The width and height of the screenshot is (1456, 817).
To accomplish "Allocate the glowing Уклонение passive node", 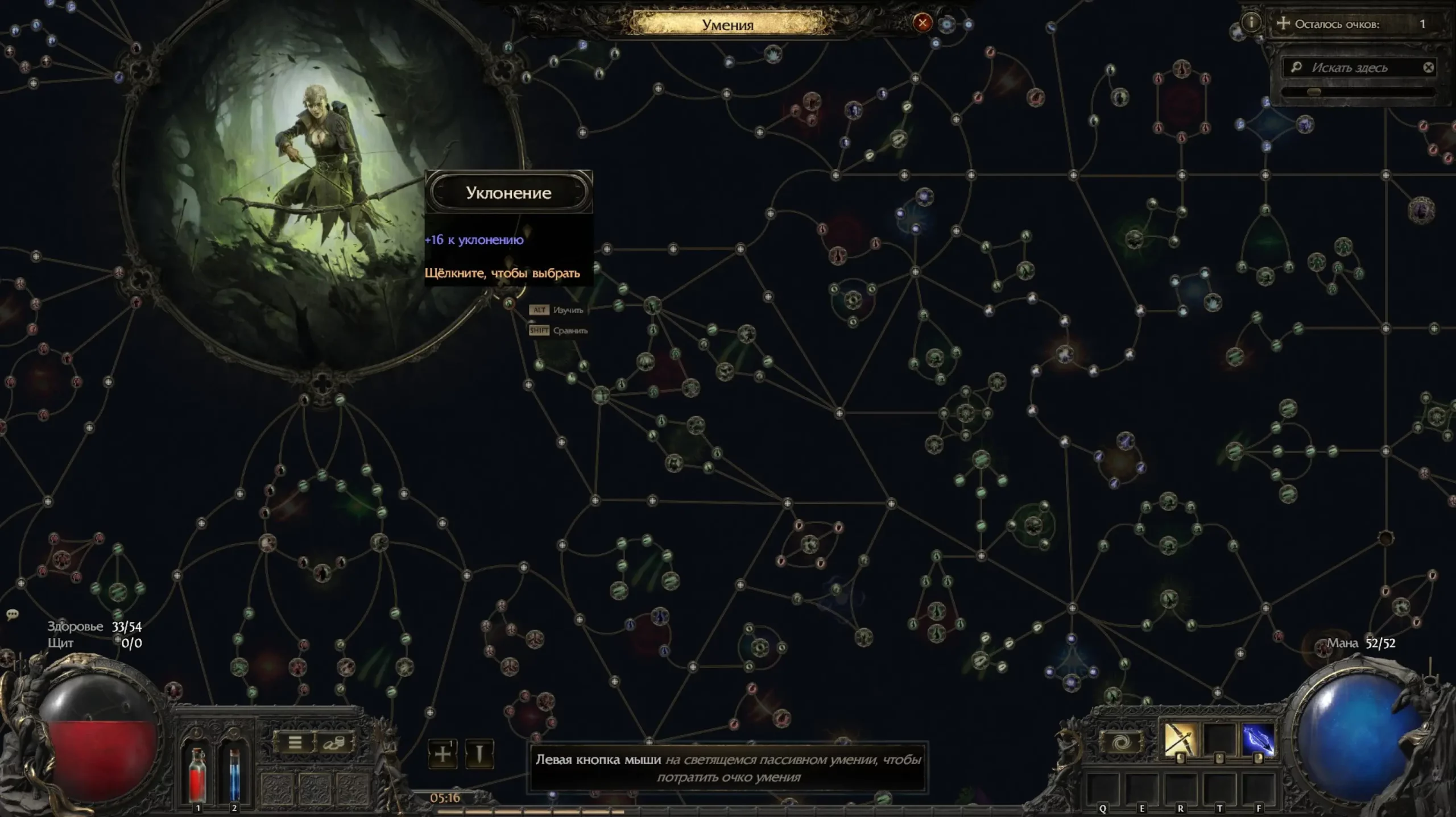I will click(509, 303).
